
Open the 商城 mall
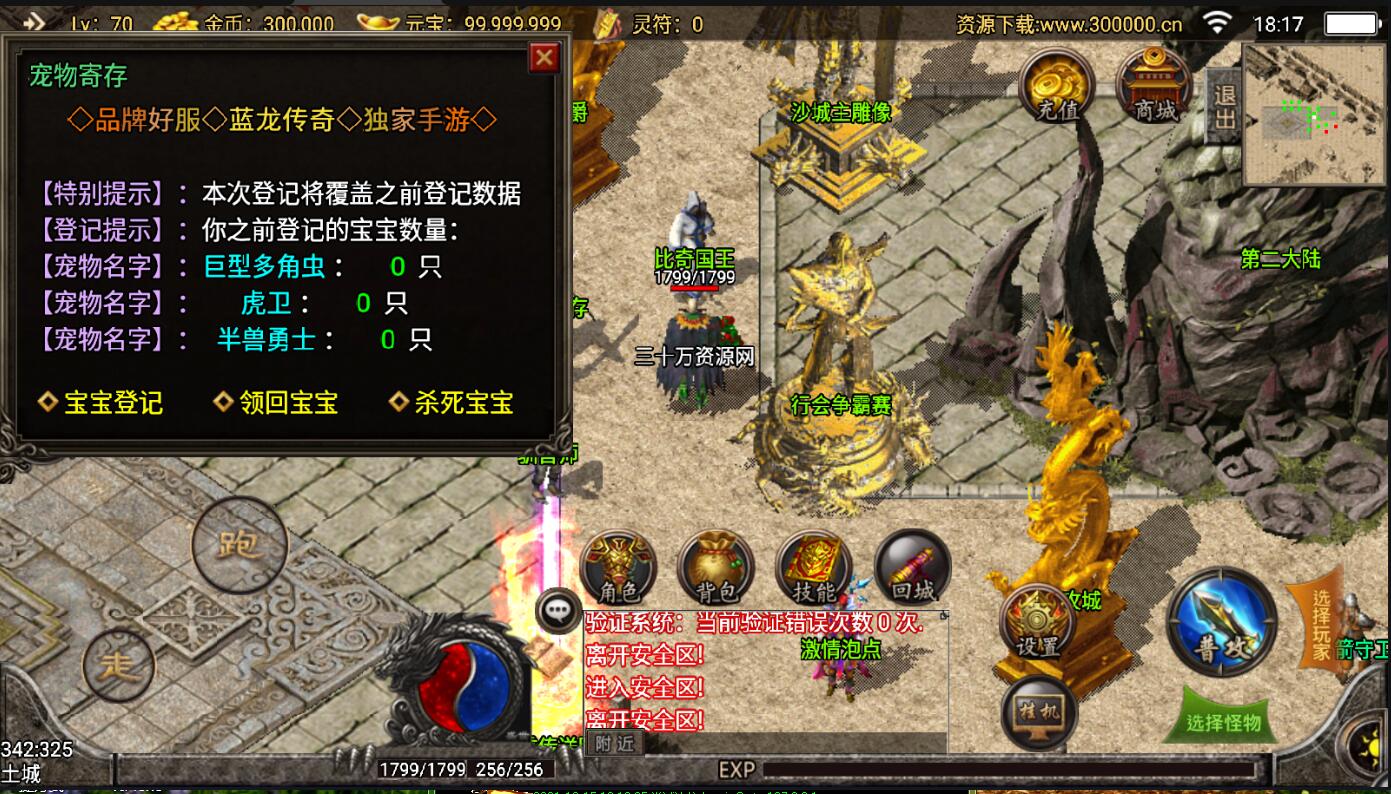point(1154,86)
